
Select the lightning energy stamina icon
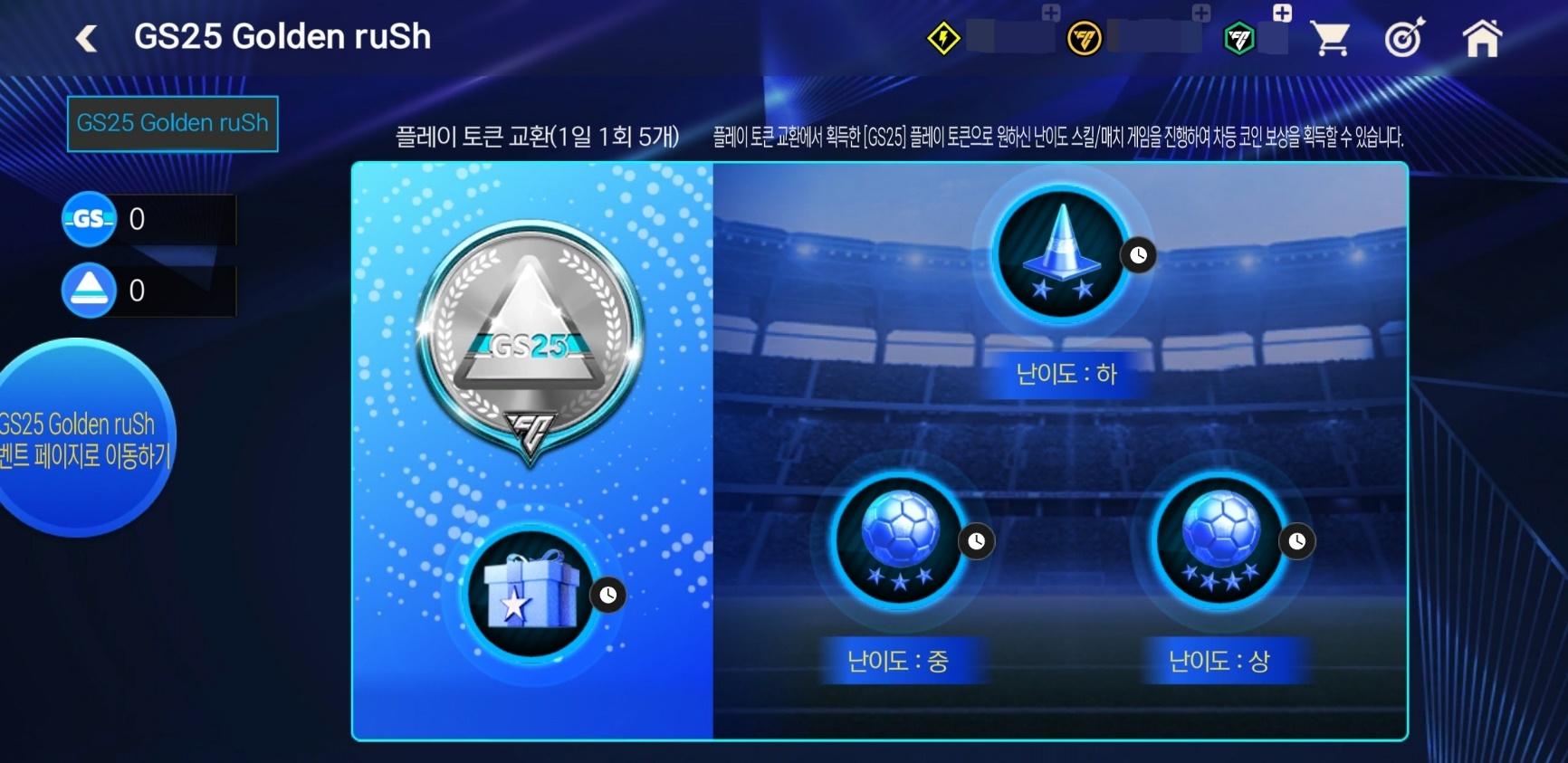pyautogui.click(x=945, y=37)
